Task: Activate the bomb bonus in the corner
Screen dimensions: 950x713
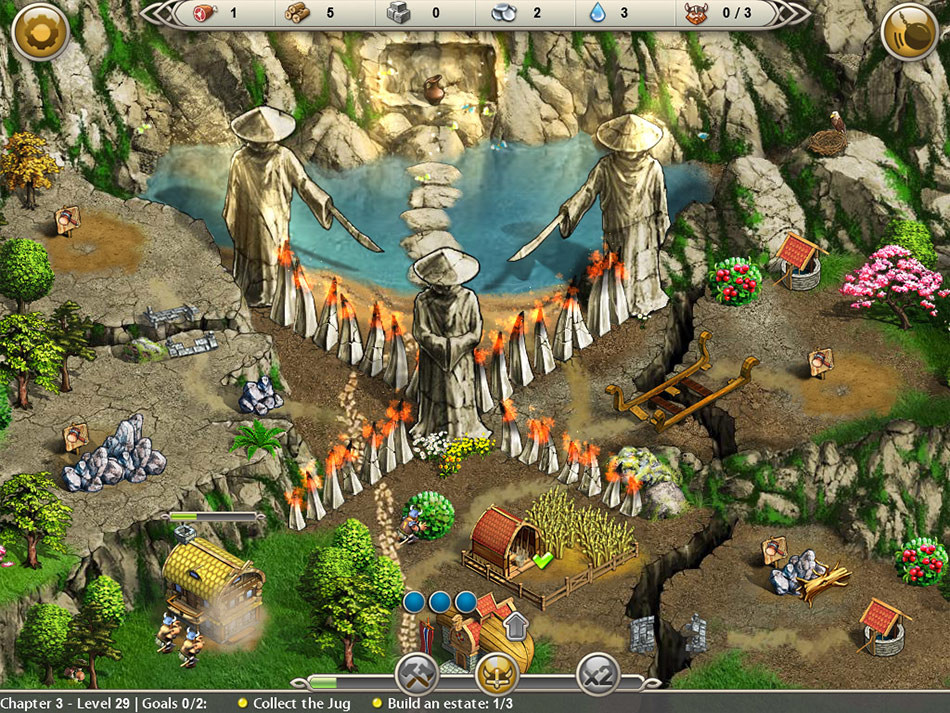Action: pos(909,32)
